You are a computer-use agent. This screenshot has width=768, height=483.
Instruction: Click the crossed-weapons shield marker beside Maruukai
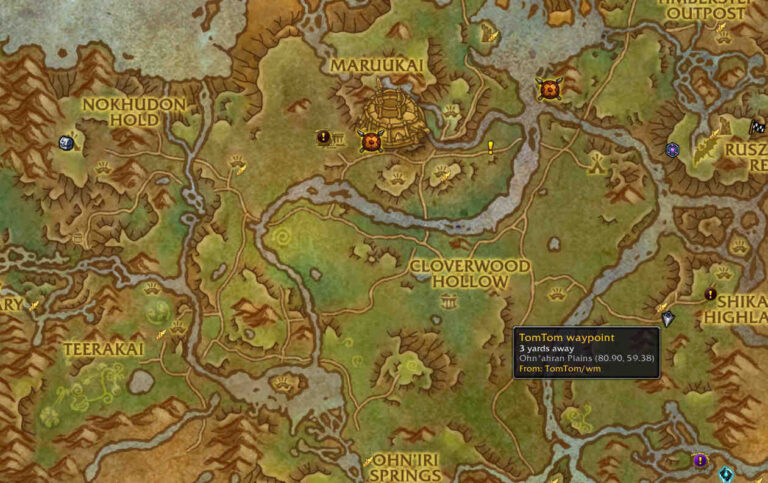click(x=371, y=141)
